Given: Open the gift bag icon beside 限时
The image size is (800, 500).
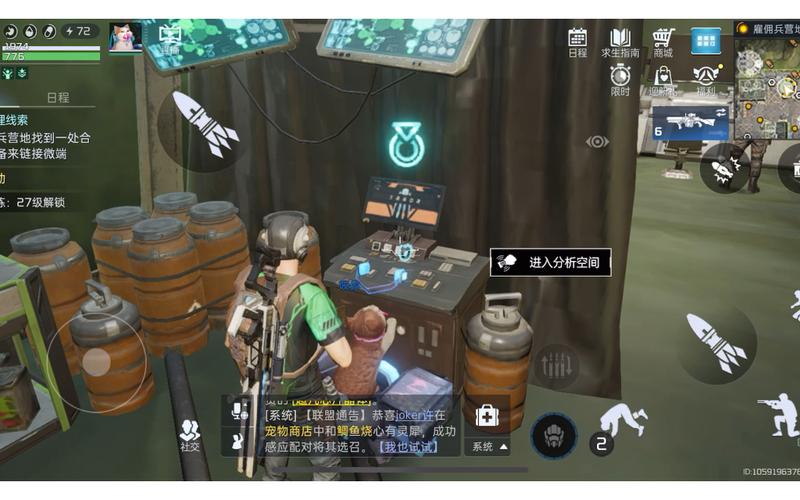Looking at the screenshot, I should coord(663,78).
